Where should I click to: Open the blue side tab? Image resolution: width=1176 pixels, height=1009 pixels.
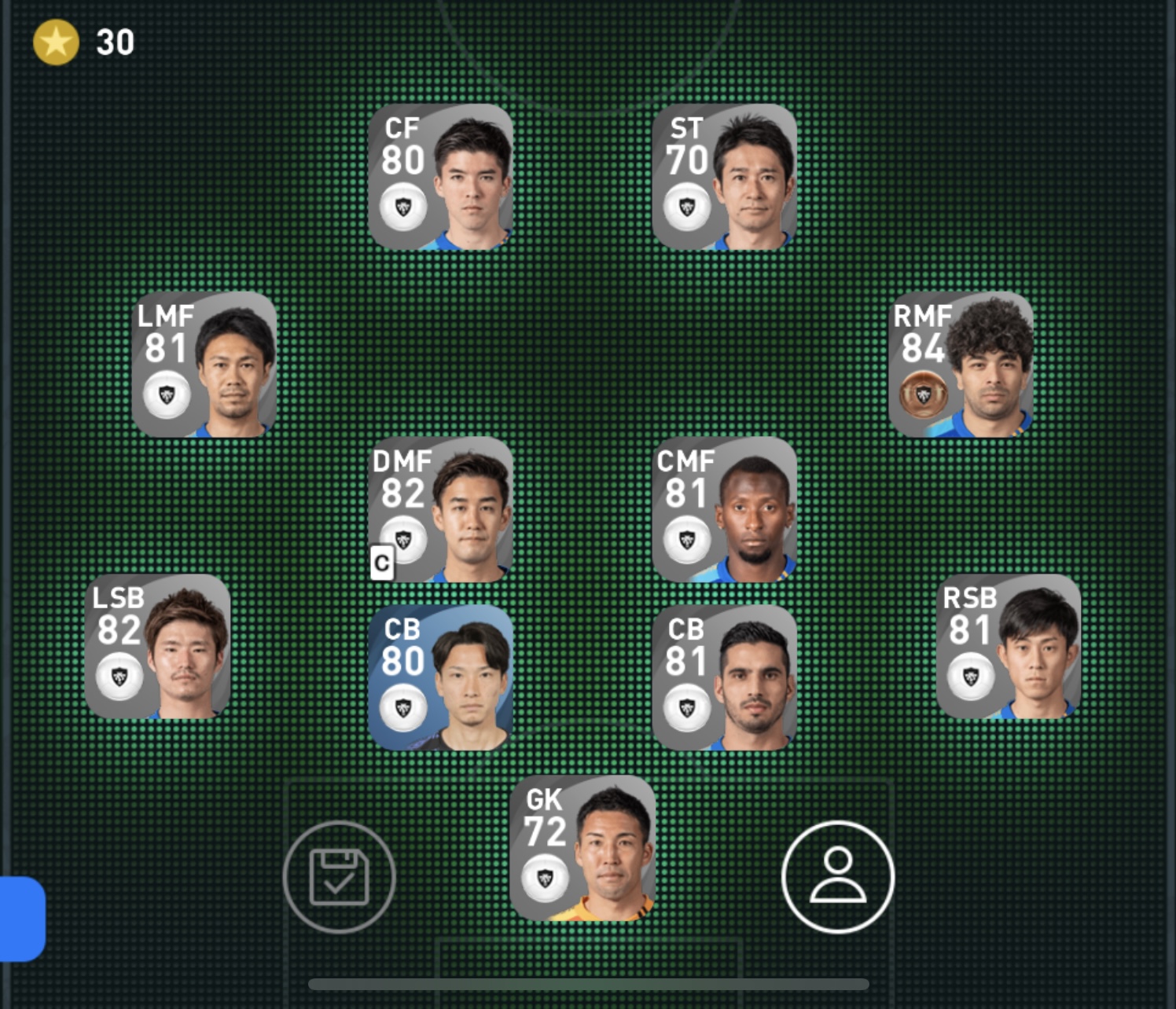[22, 919]
